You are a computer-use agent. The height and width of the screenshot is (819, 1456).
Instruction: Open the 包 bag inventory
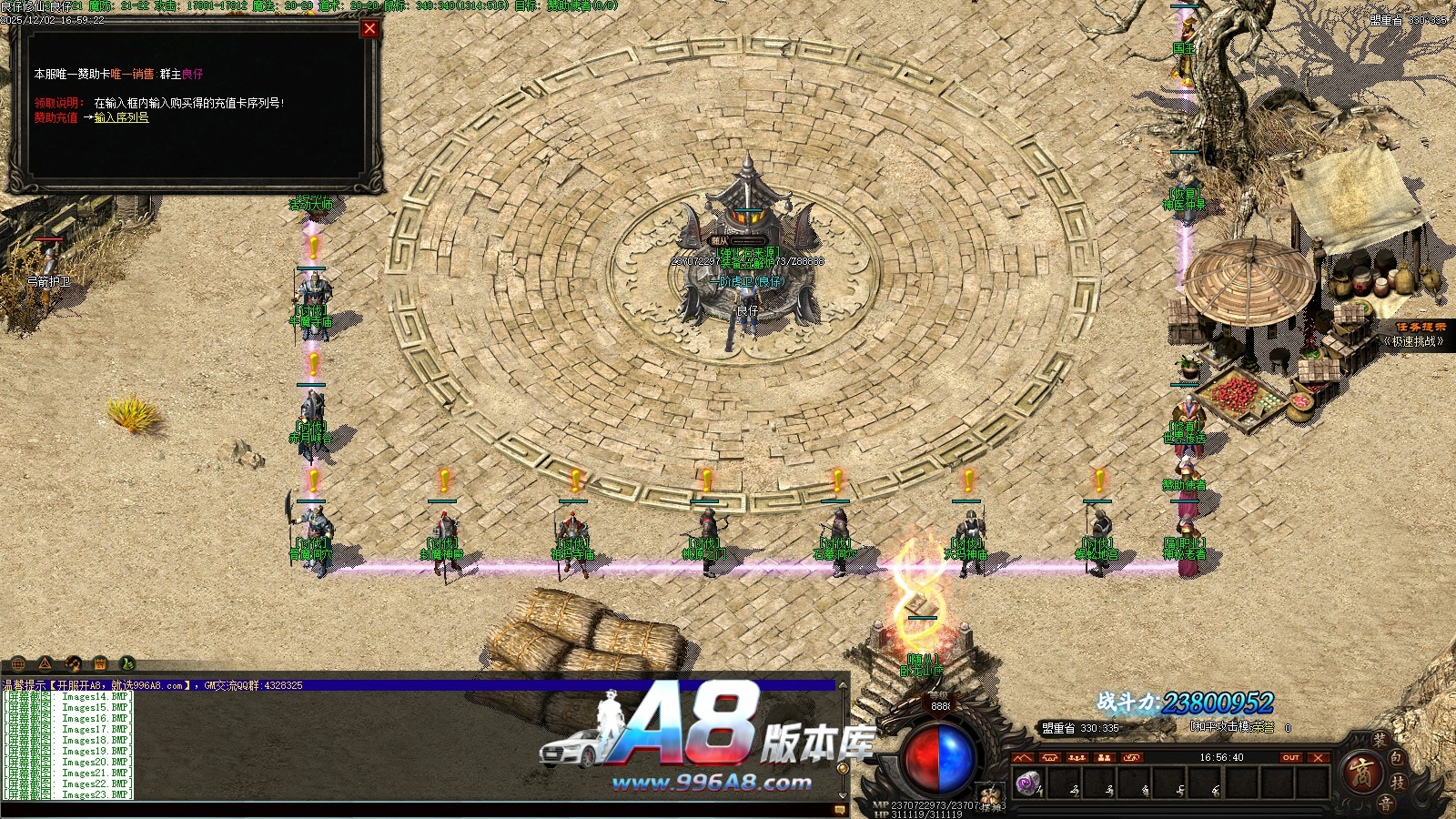(1398, 757)
